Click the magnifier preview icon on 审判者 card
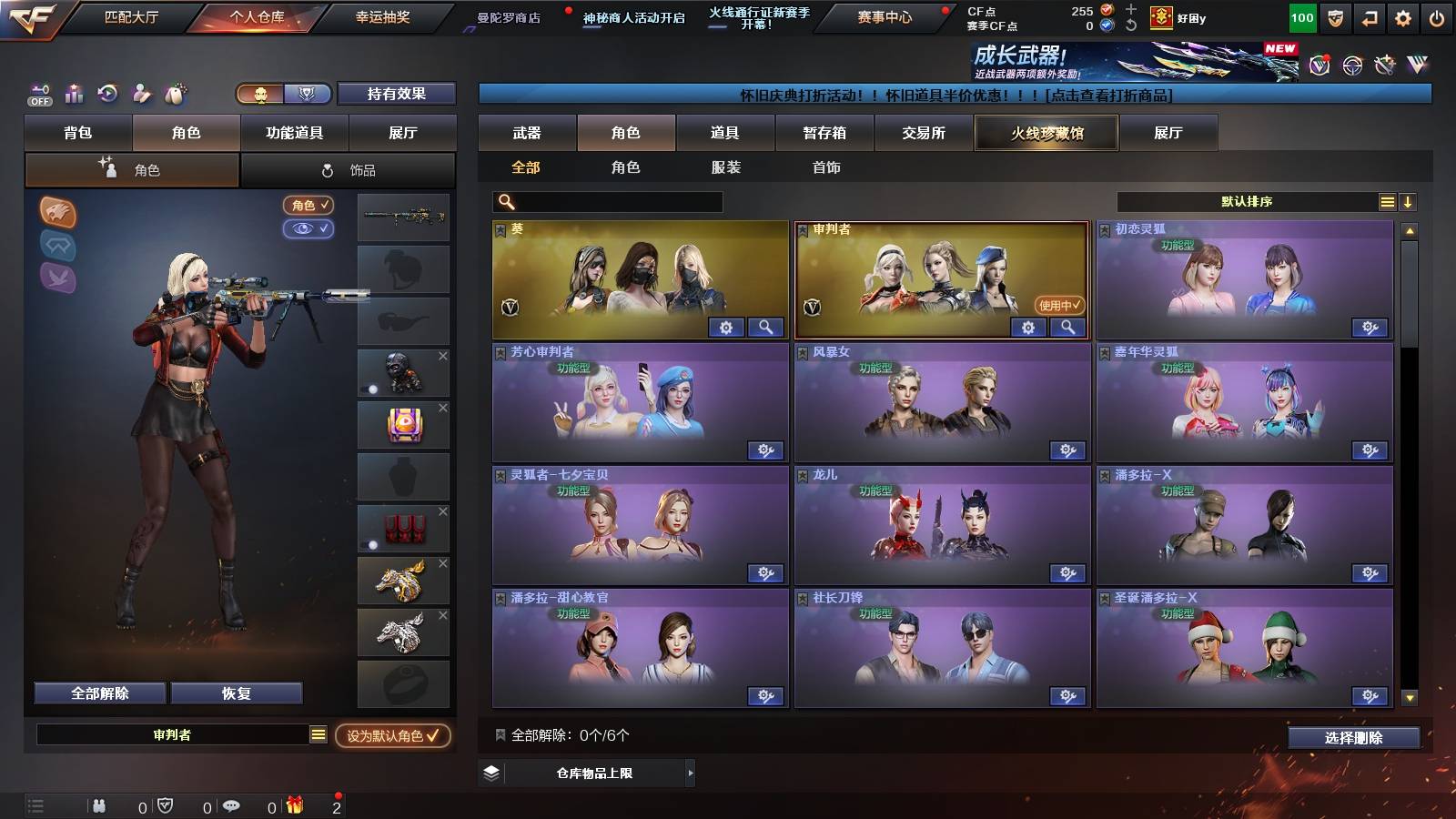Viewport: 1456px width, 819px height. coord(1068,327)
